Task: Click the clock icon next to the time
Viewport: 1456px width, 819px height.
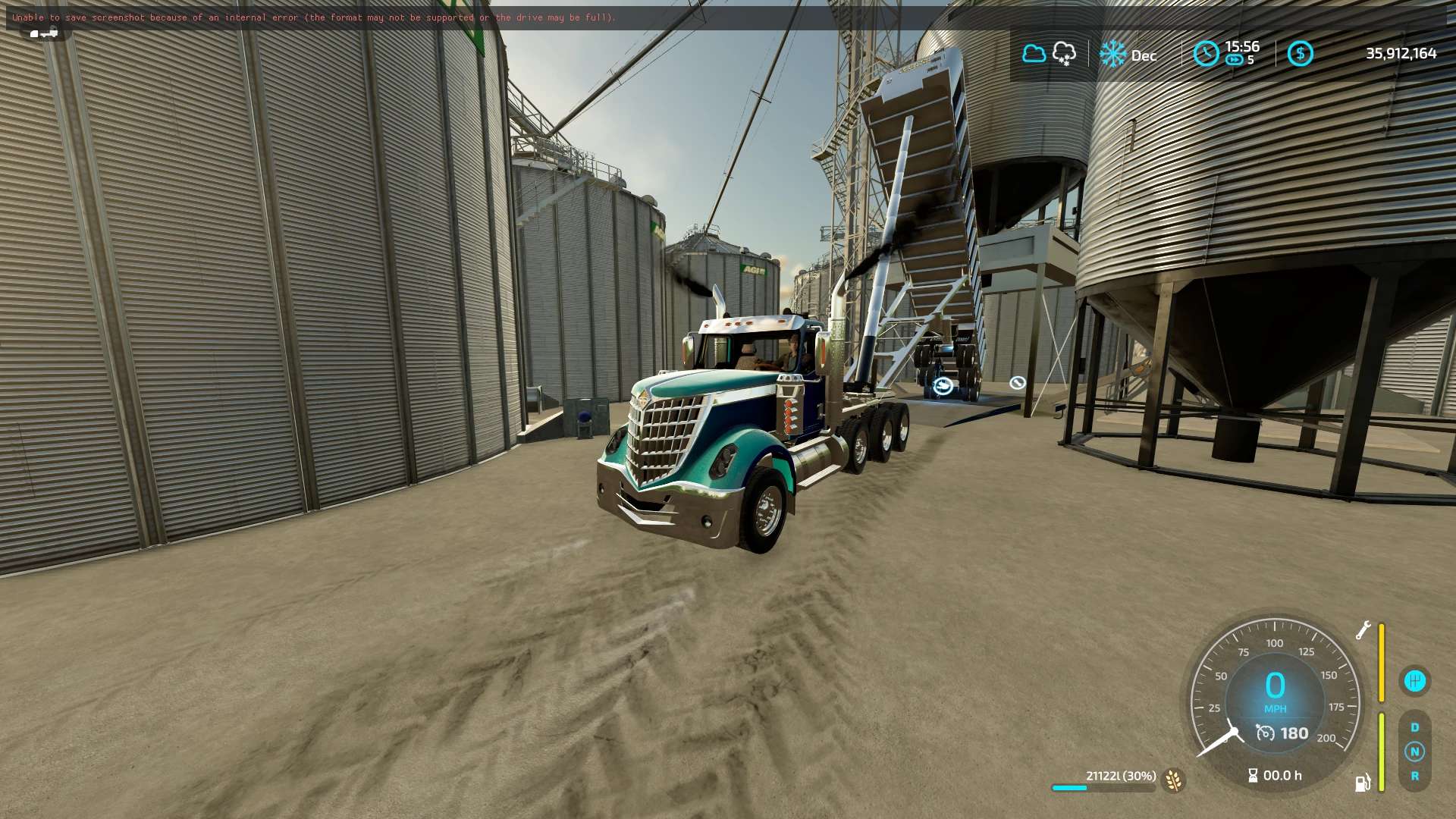Action: point(1206,53)
